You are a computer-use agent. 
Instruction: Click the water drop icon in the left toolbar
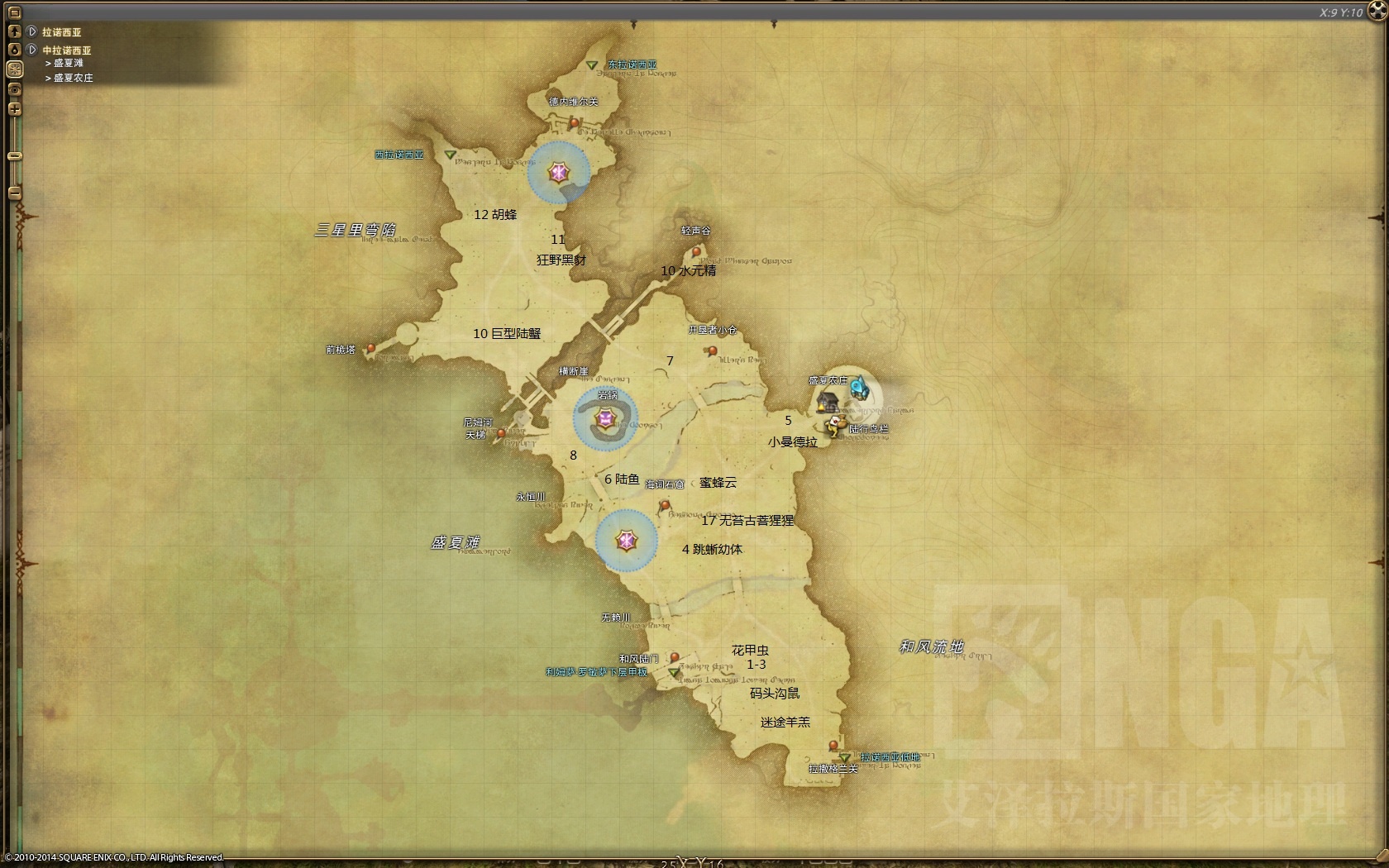(14, 49)
